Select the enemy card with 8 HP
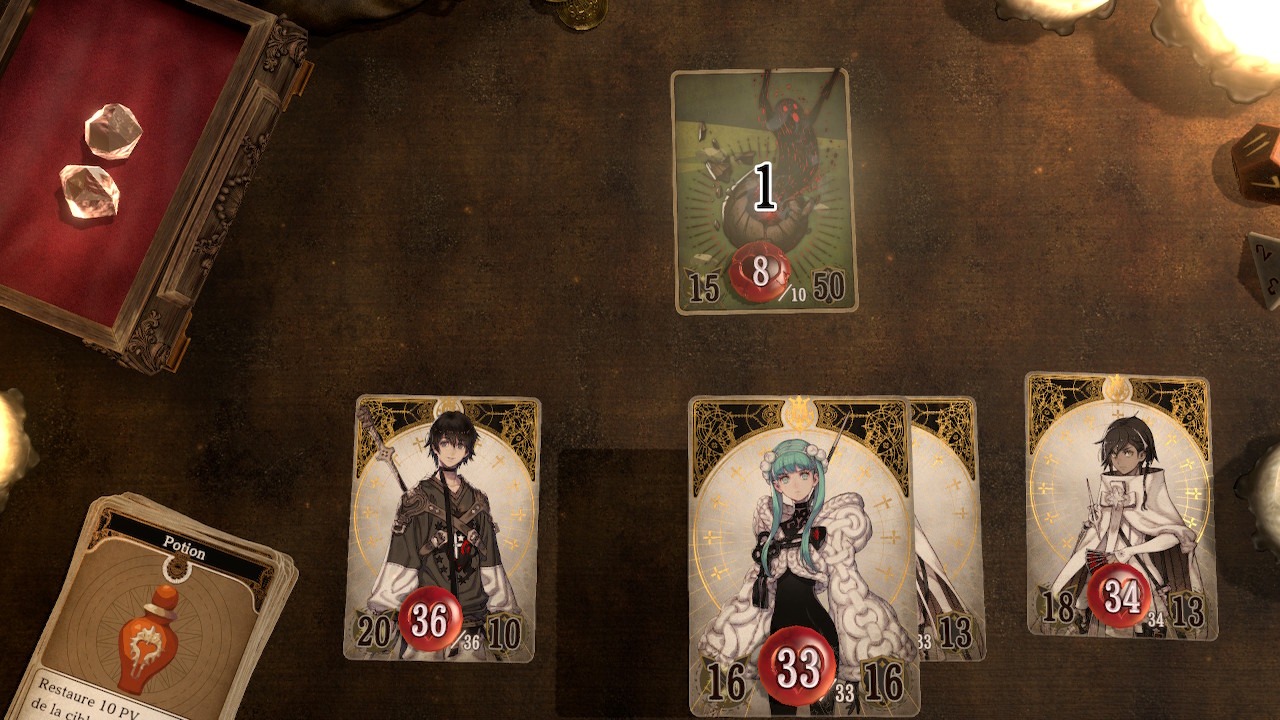Screen dimensions: 1280x720 pos(764,190)
